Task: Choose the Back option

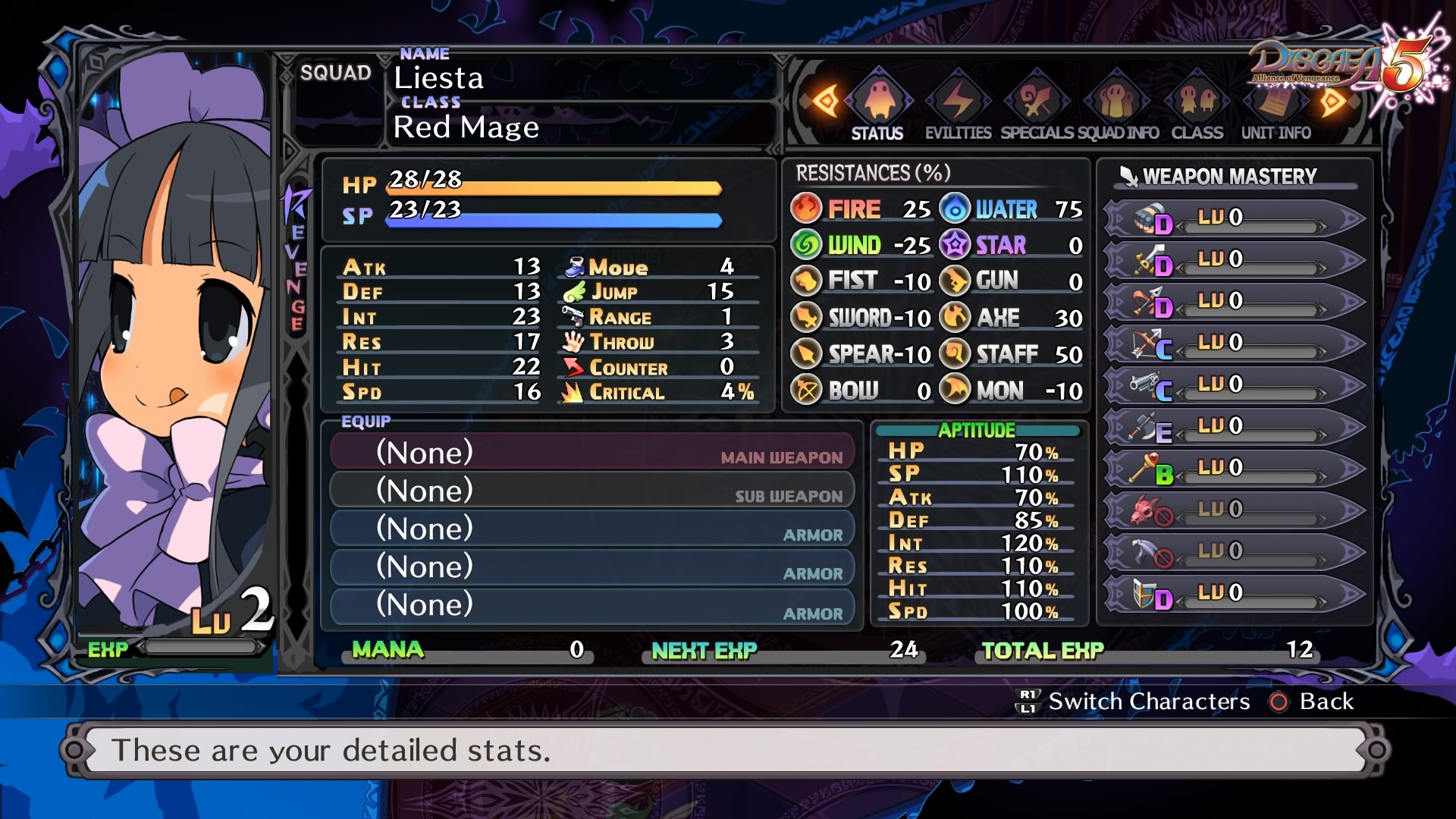Action: point(1313,701)
